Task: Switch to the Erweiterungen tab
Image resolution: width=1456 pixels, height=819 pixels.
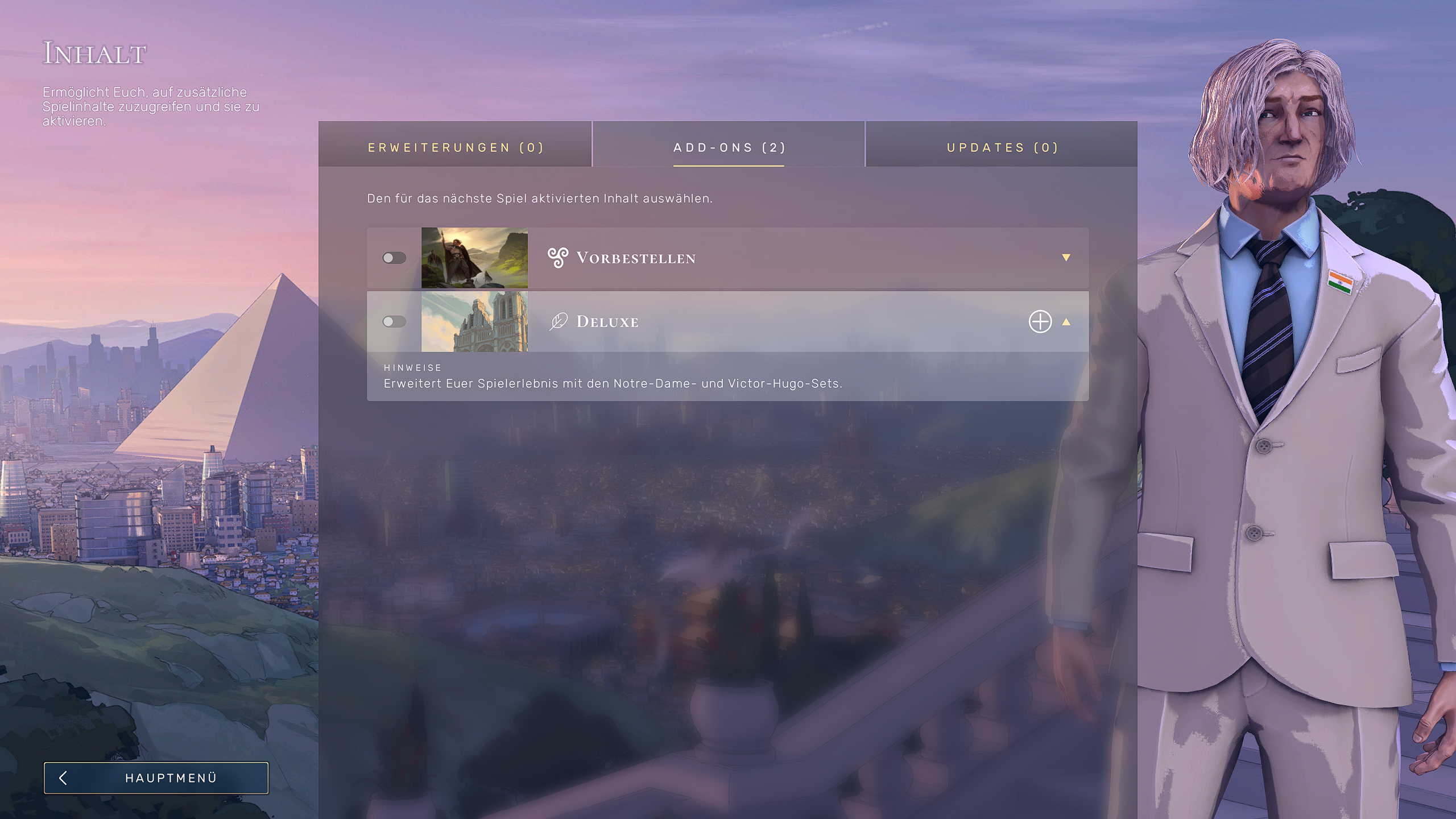Action: pos(456,147)
